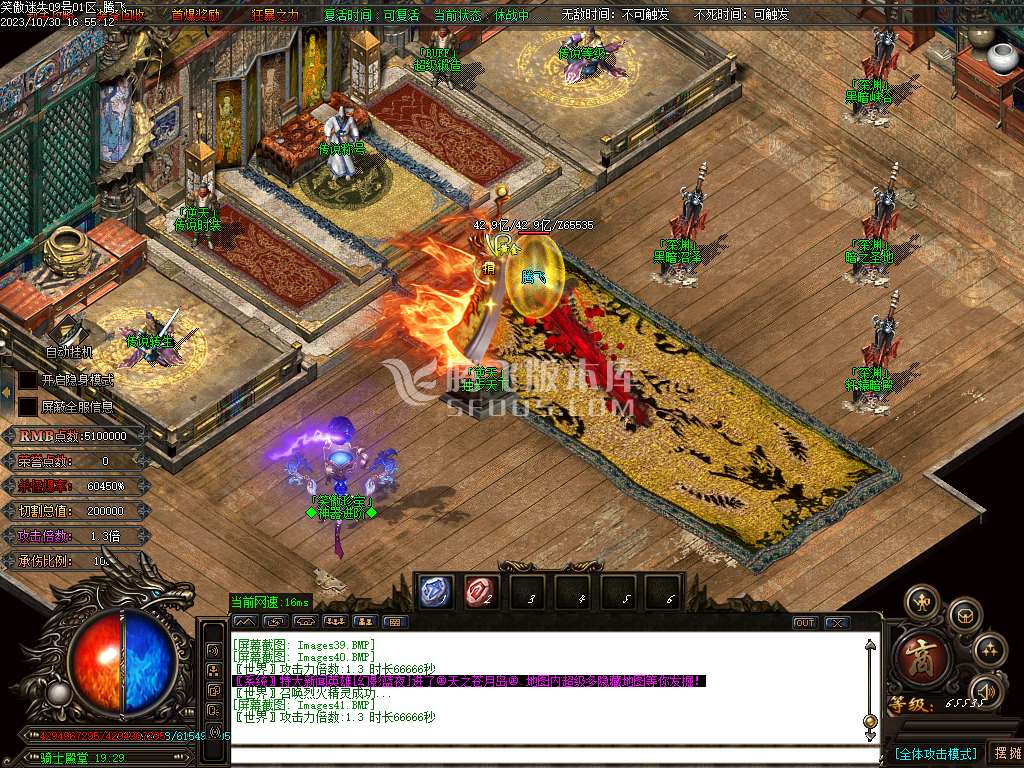Toggle the 屏蔽全服信息 checkbox
The image size is (1024, 768).
pos(28,406)
